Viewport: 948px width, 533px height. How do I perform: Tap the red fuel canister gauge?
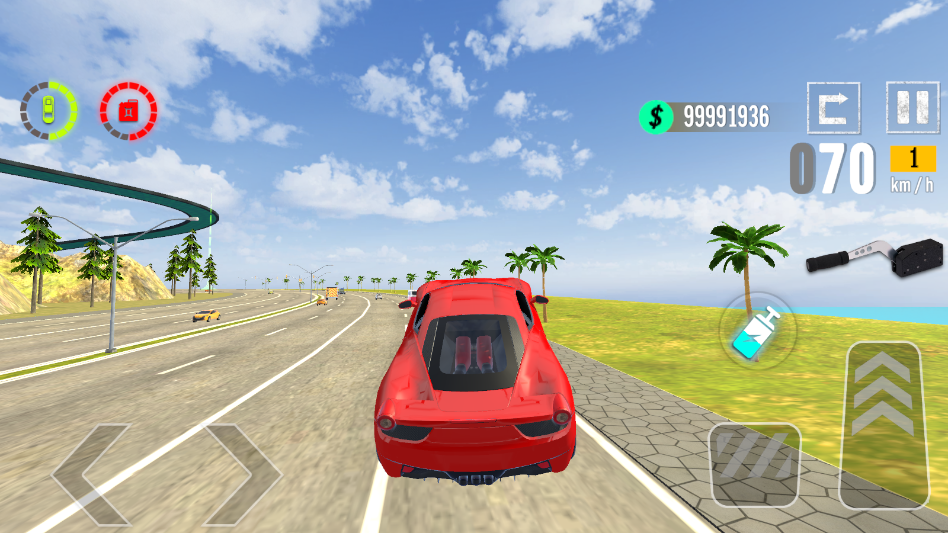(x=128, y=110)
